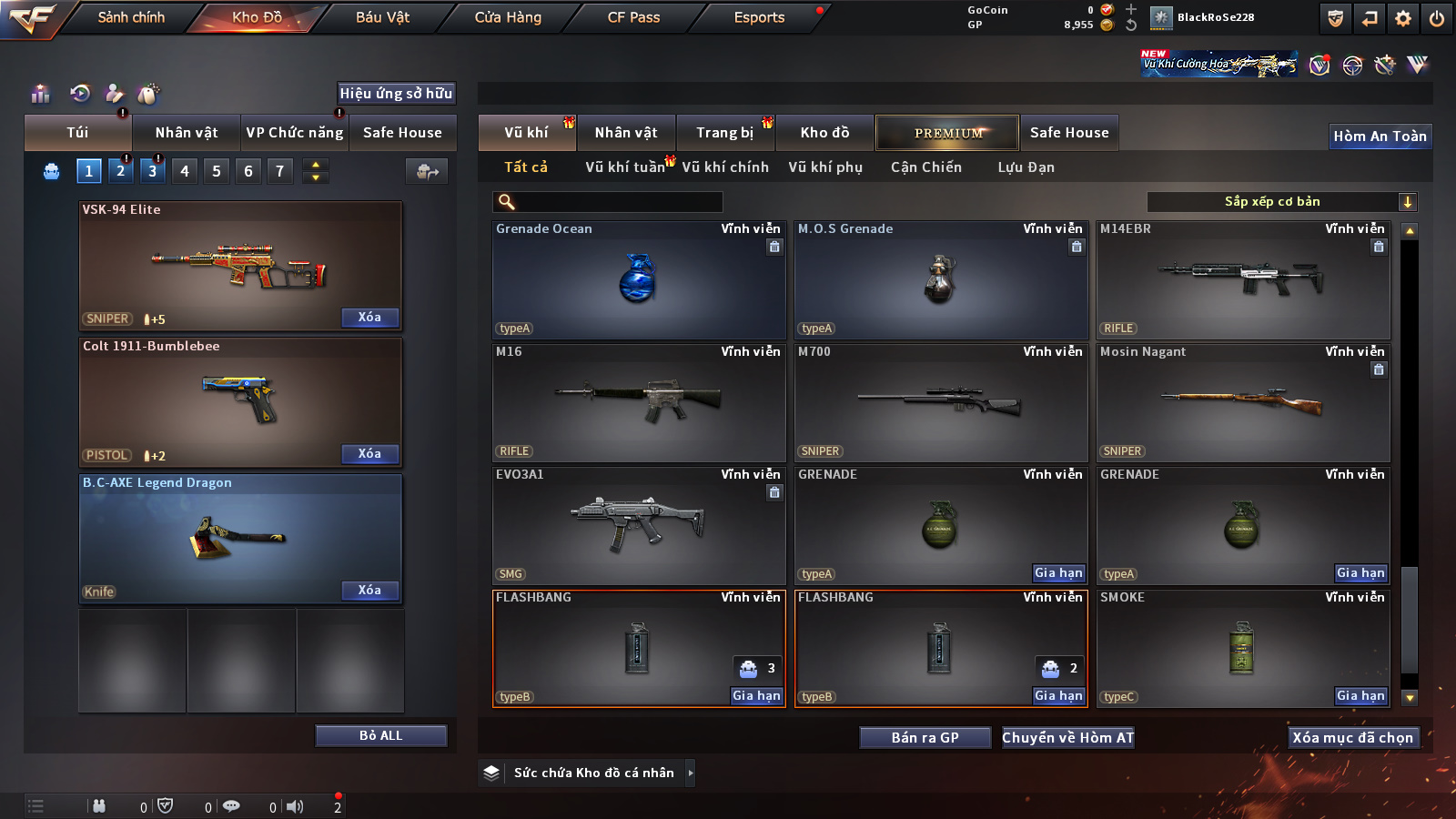The height and width of the screenshot is (819, 1456).
Task: Click Xóa mục đã chọn button
Action: click(1352, 738)
